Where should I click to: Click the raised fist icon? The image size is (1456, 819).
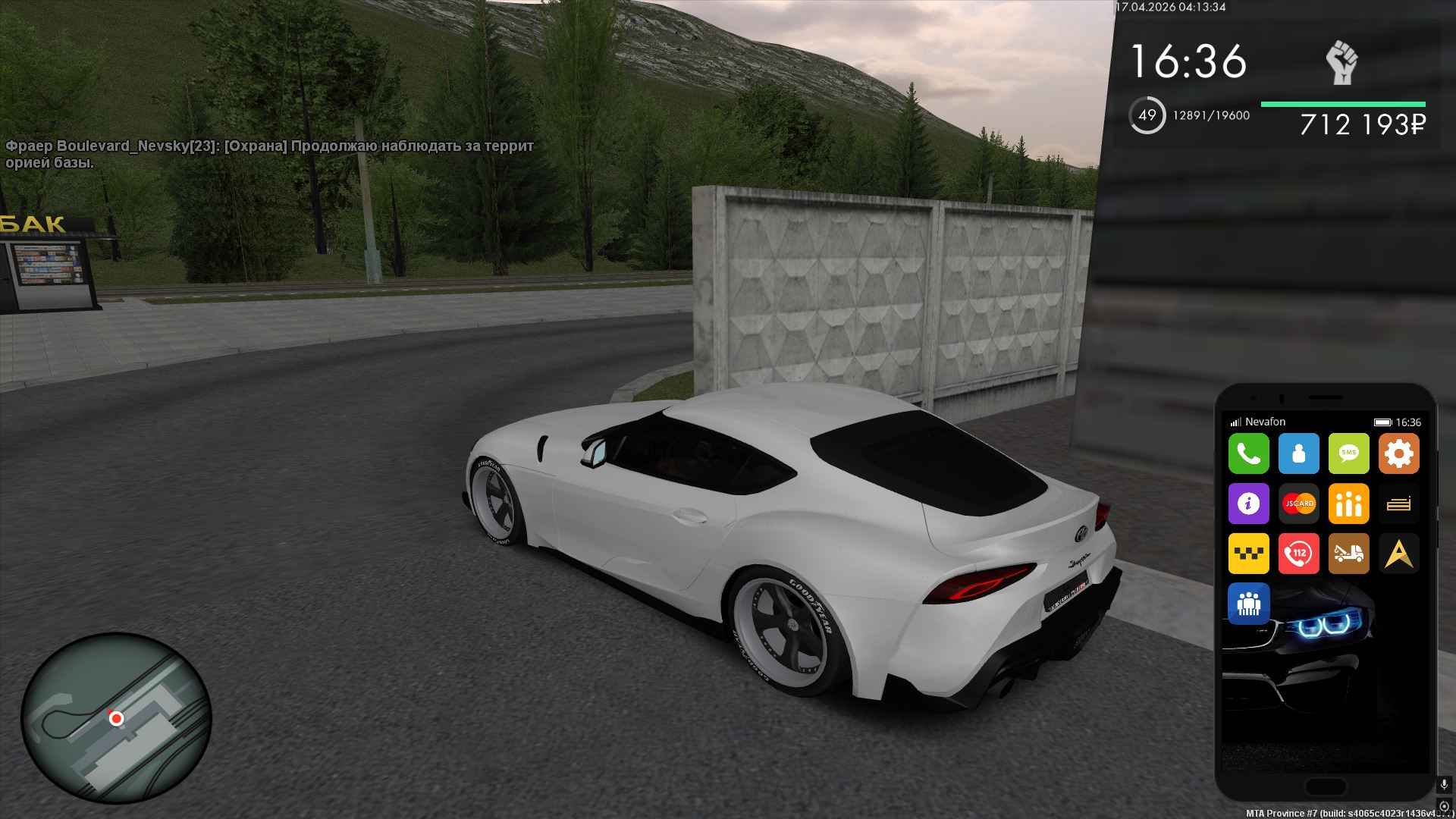tap(1341, 63)
